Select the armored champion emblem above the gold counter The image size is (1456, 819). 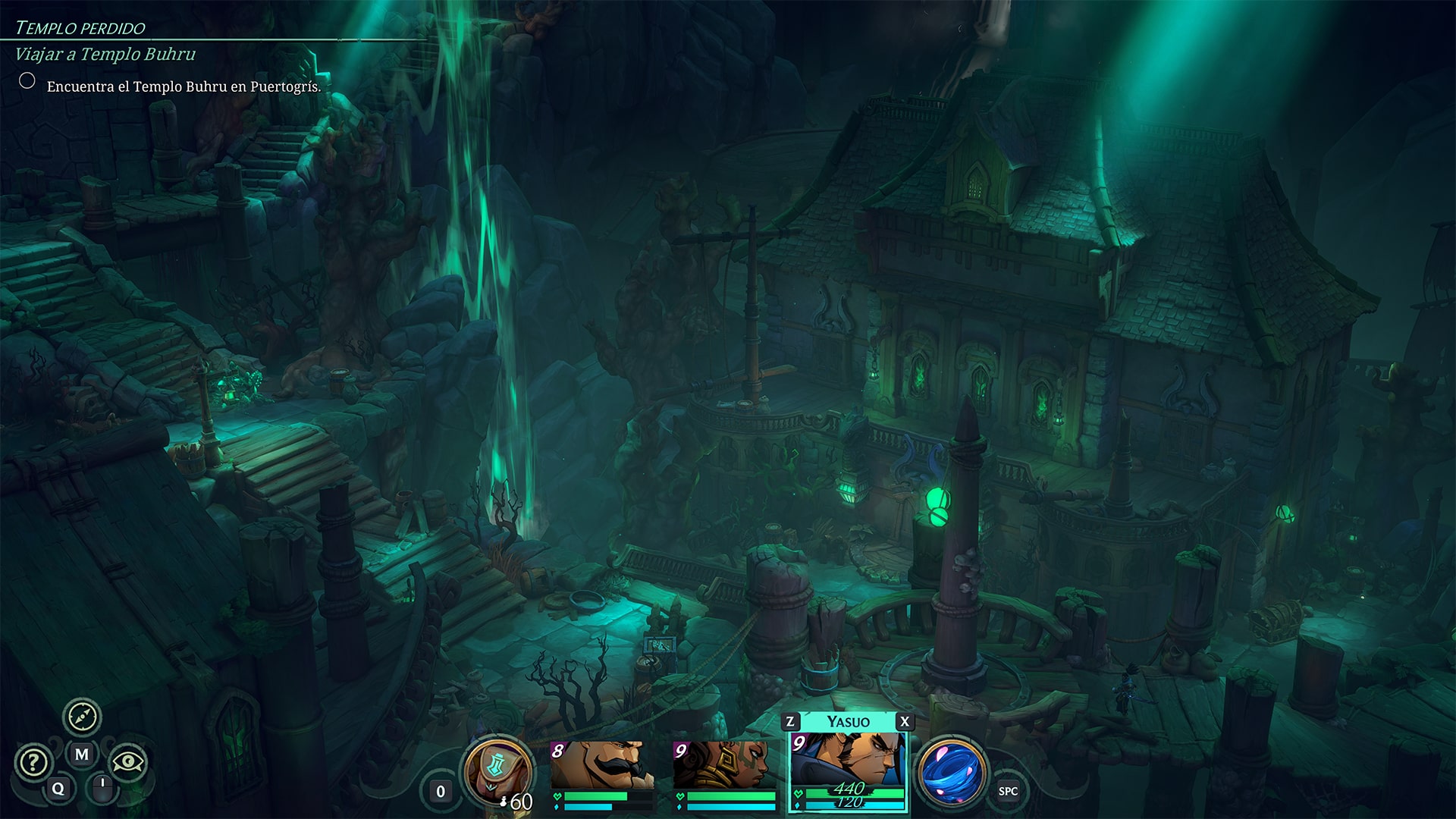pyautogui.click(x=497, y=766)
